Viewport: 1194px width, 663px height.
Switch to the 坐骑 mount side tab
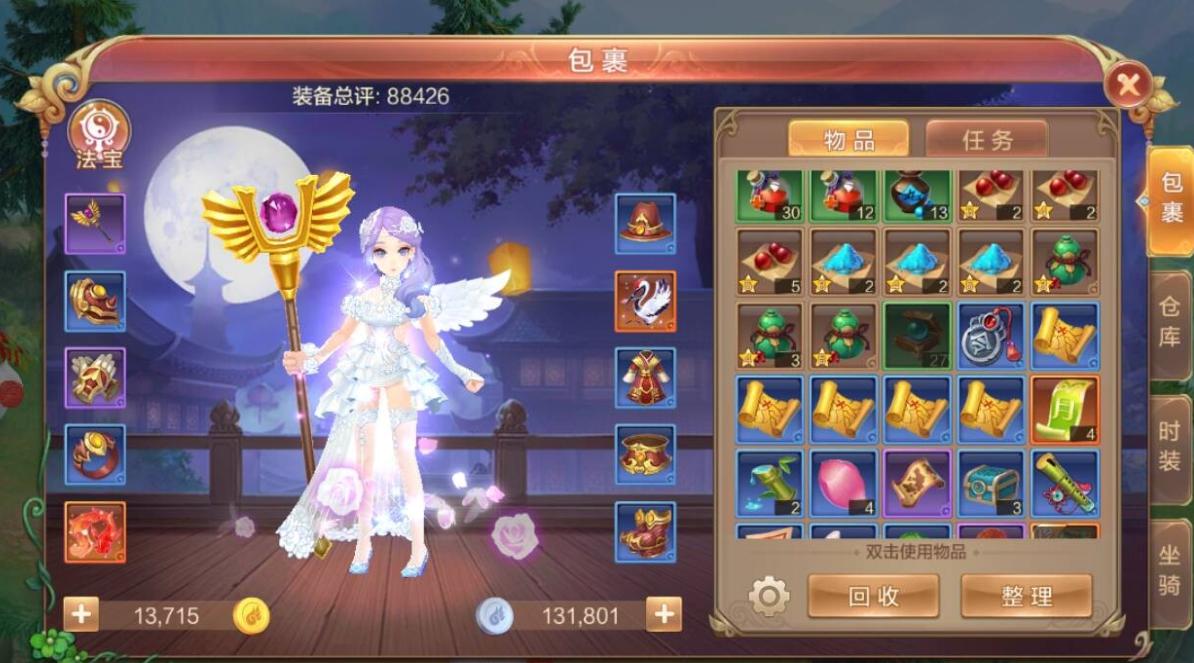[x=1169, y=571]
